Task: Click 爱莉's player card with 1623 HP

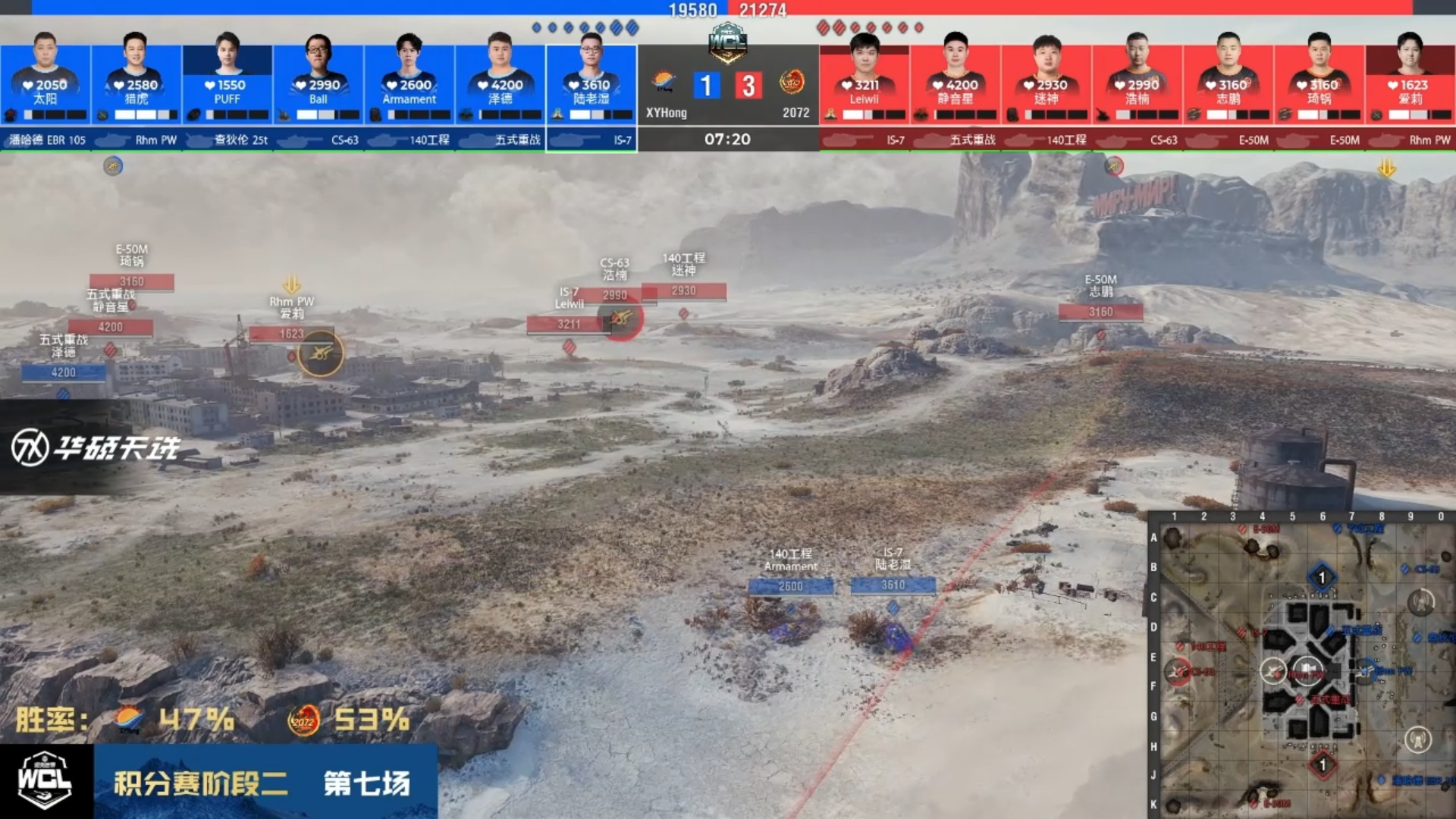Action: pos(1410,83)
